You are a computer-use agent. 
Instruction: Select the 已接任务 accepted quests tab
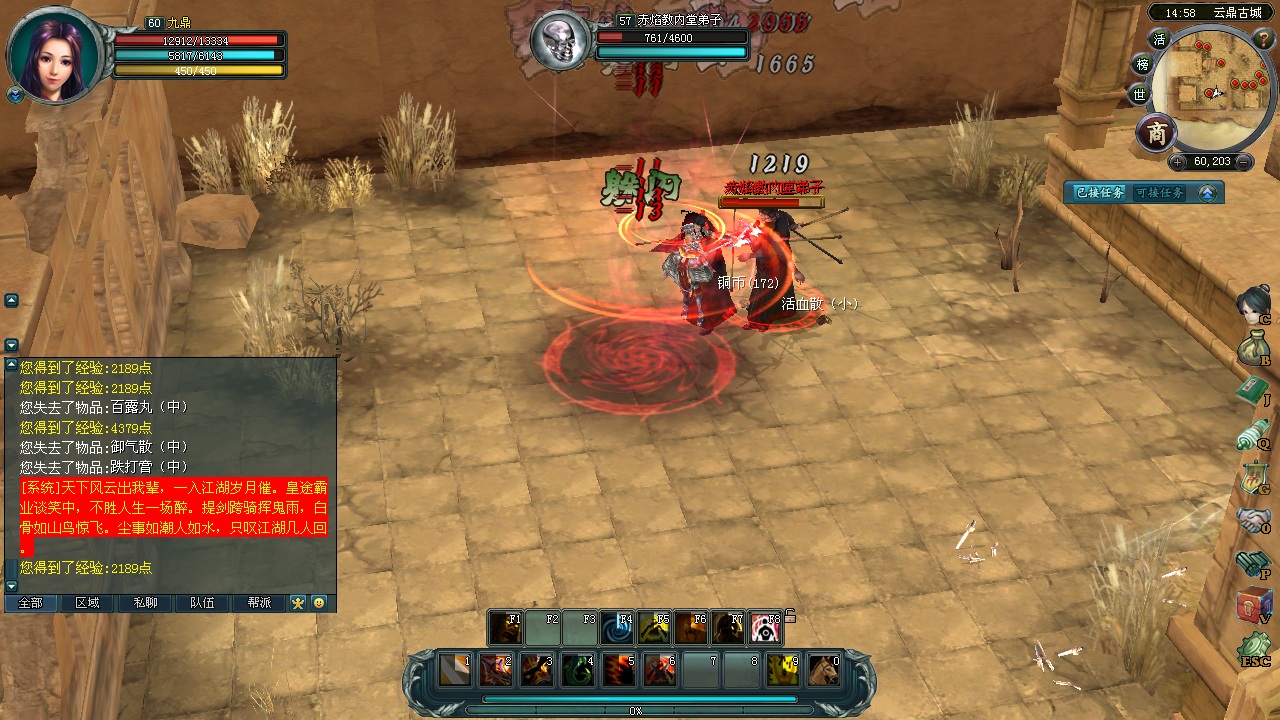click(x=1099, y=193)
